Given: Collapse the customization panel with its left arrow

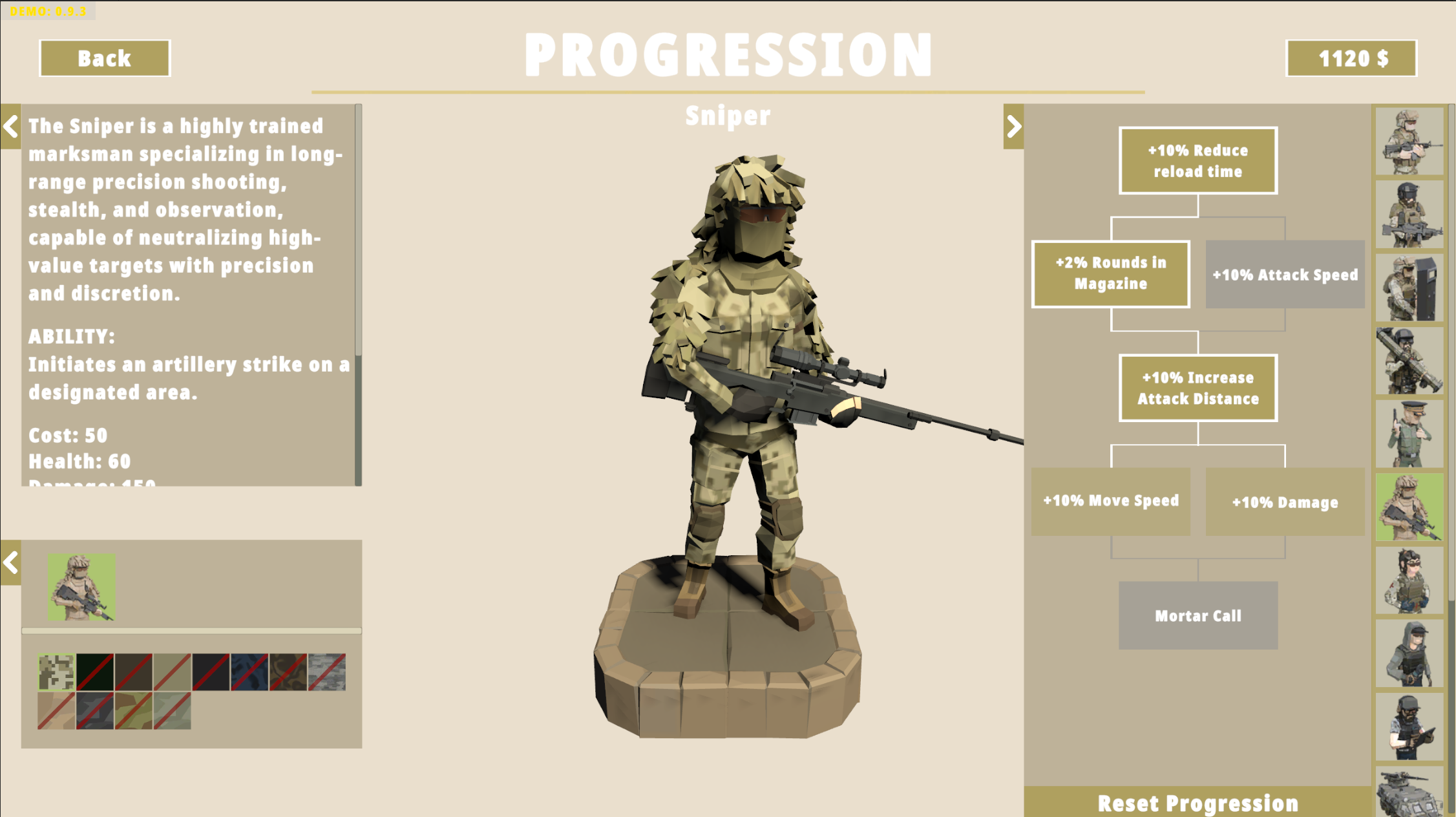Looking at the screenshot, I should click(x=10, y=563).
